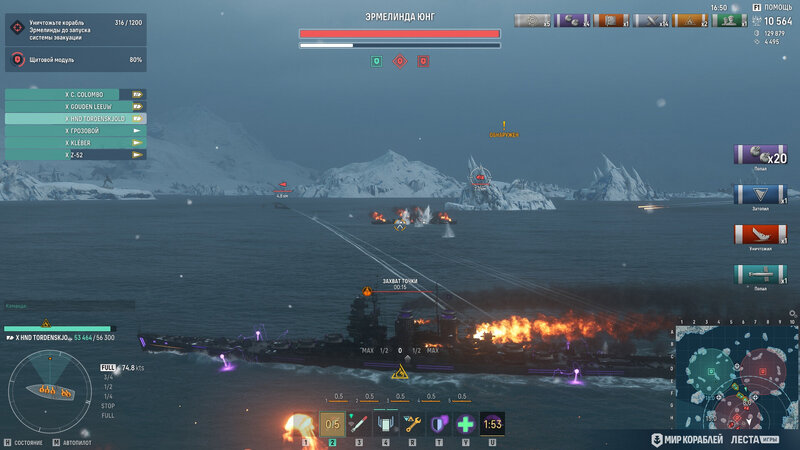Screen dimensions: 800x450
Task: Click the Эрмелинда Юнг boss name
Action: (x=399, y=17)
